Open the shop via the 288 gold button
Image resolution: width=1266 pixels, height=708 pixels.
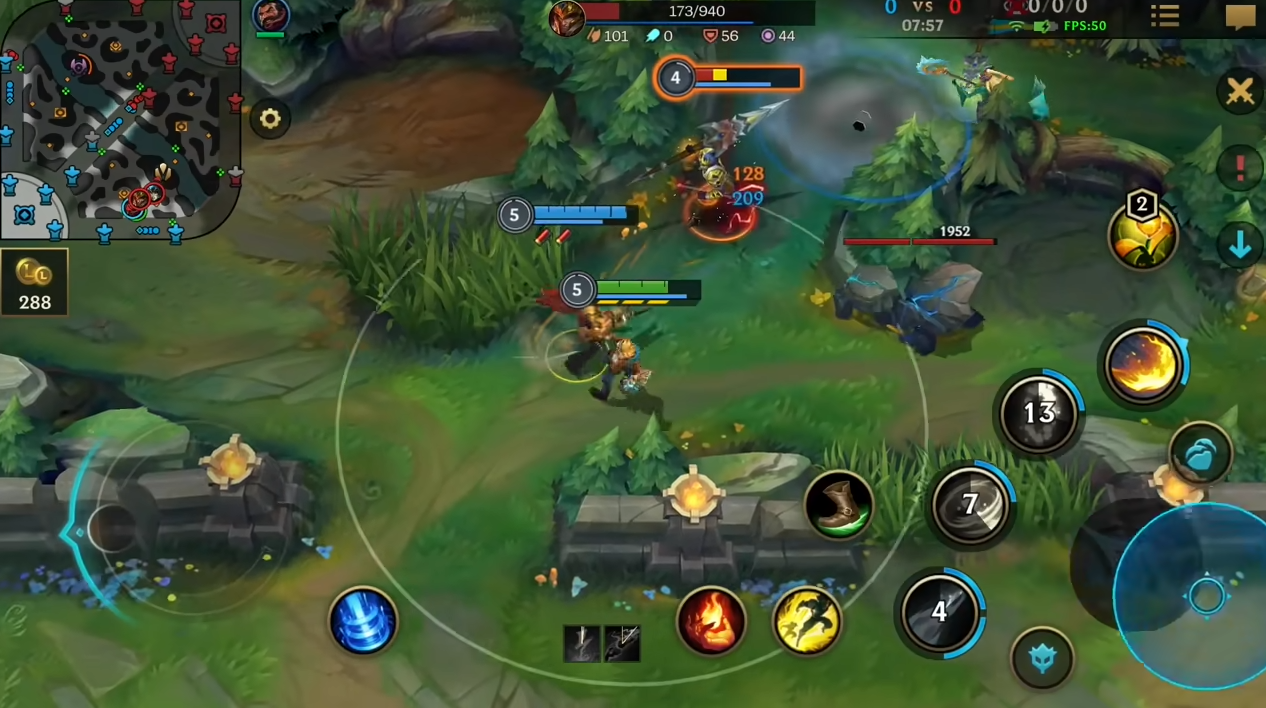(x=34, y=282)
